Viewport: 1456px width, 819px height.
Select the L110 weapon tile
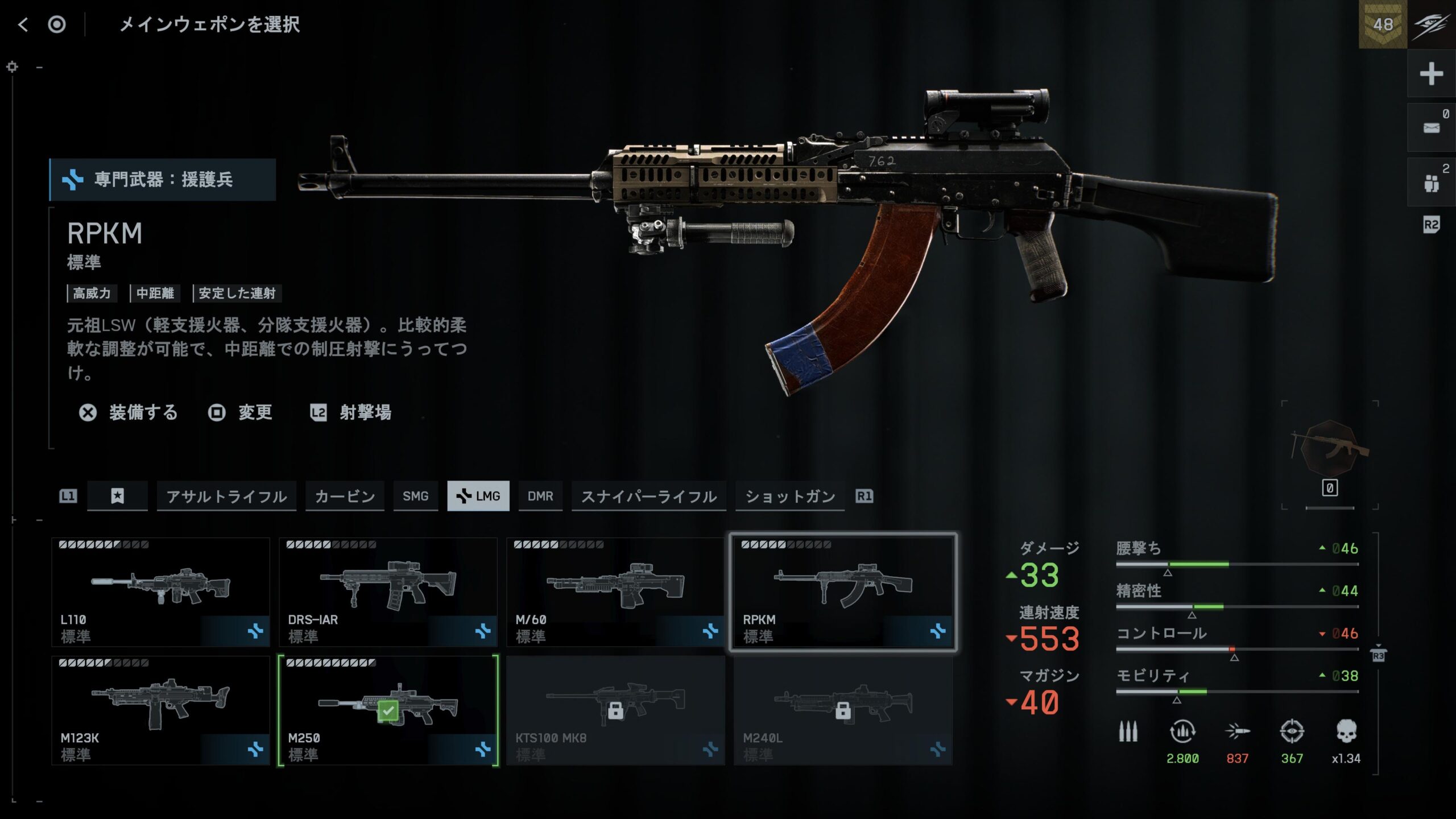[160, 591]
